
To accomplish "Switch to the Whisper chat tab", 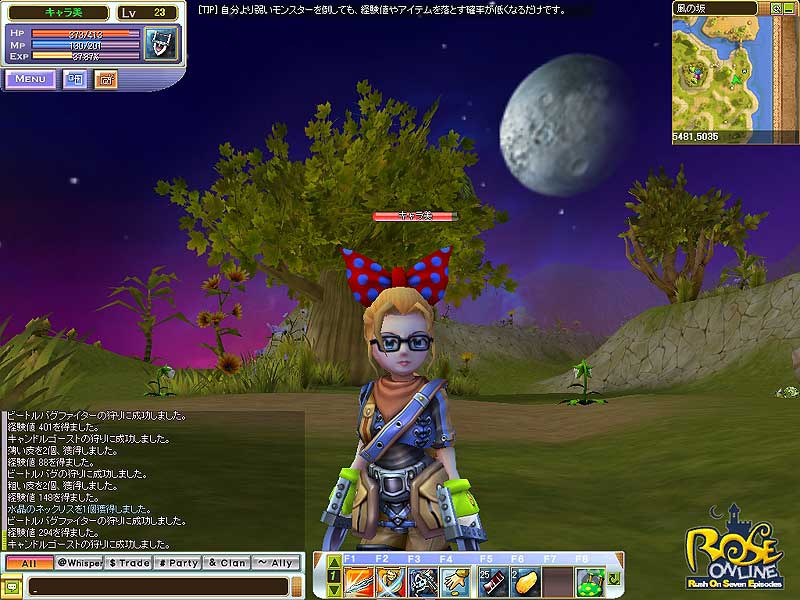I will pos(79,563).
